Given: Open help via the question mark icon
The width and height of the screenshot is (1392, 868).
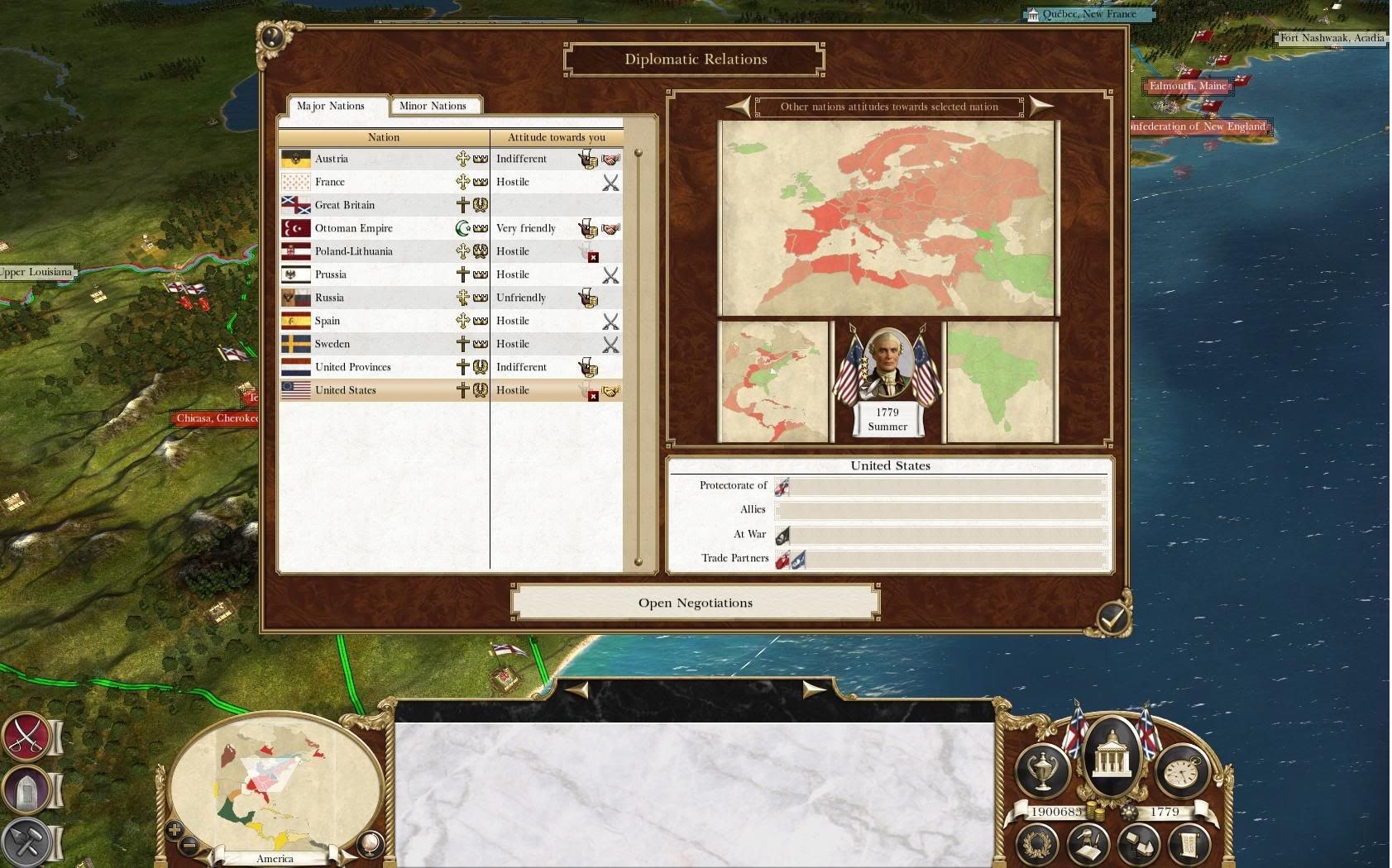Looking at the screenshot, I should click(x=273, y=37).
